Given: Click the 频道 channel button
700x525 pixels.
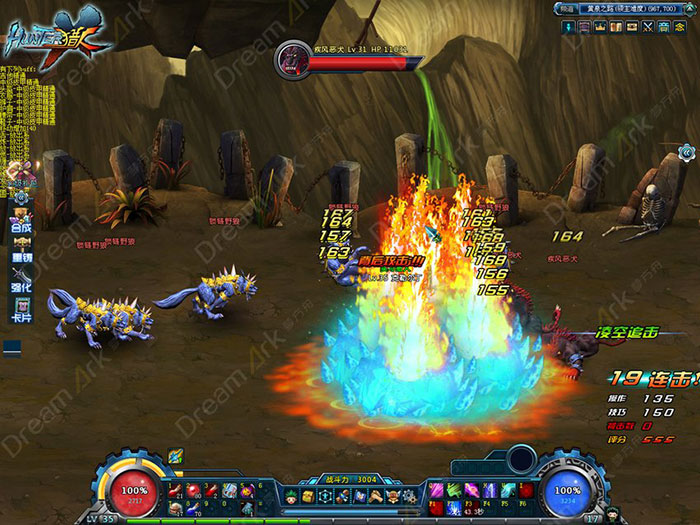Looking at the screenshot, I should pyautogui.click(x=565, y=8).
